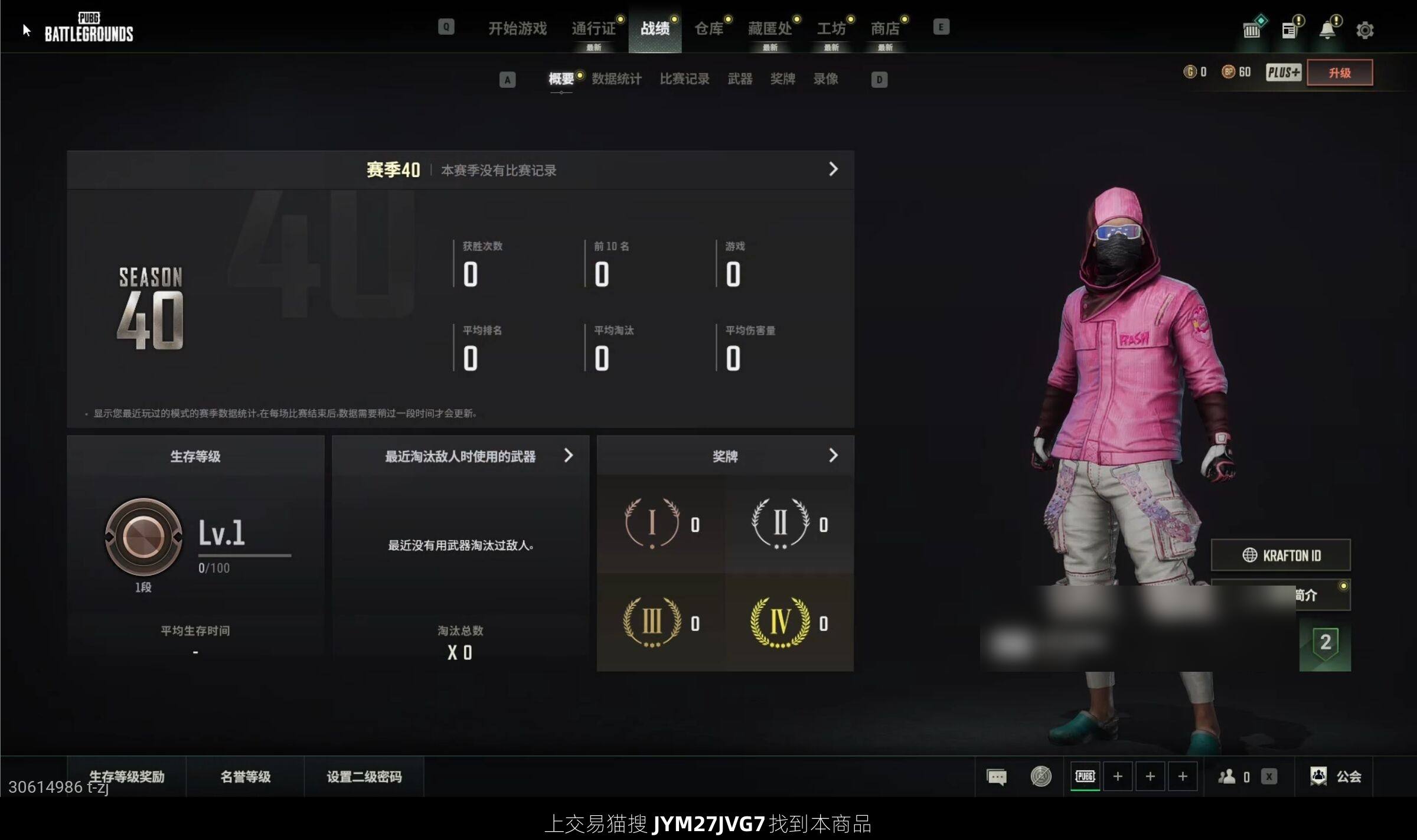1417x840 pixels.
Task: Open the 开始游戏 menu tab
Action: pos(517,28)
